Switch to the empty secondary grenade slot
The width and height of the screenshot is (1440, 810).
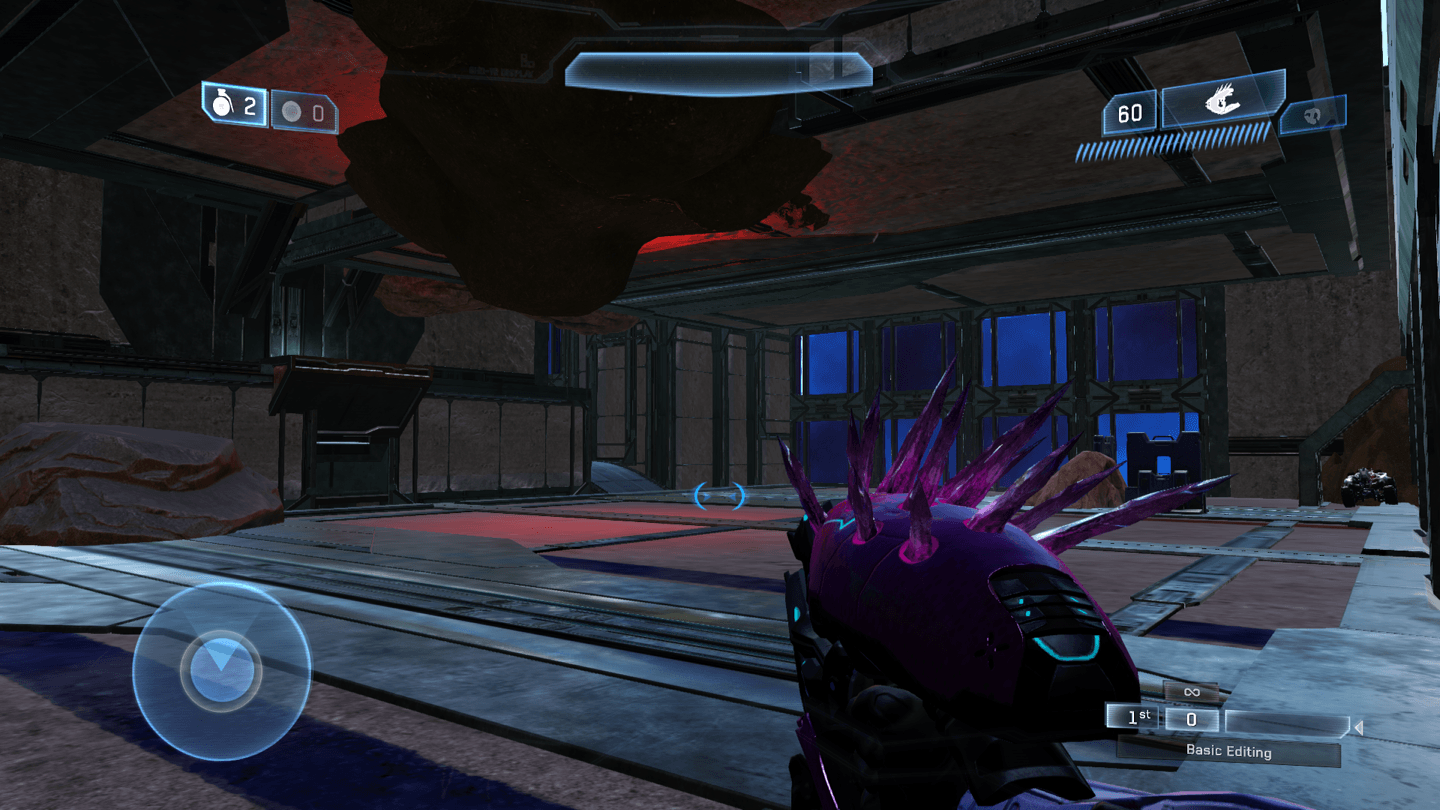pyautogui.click(x=304, y=113)
